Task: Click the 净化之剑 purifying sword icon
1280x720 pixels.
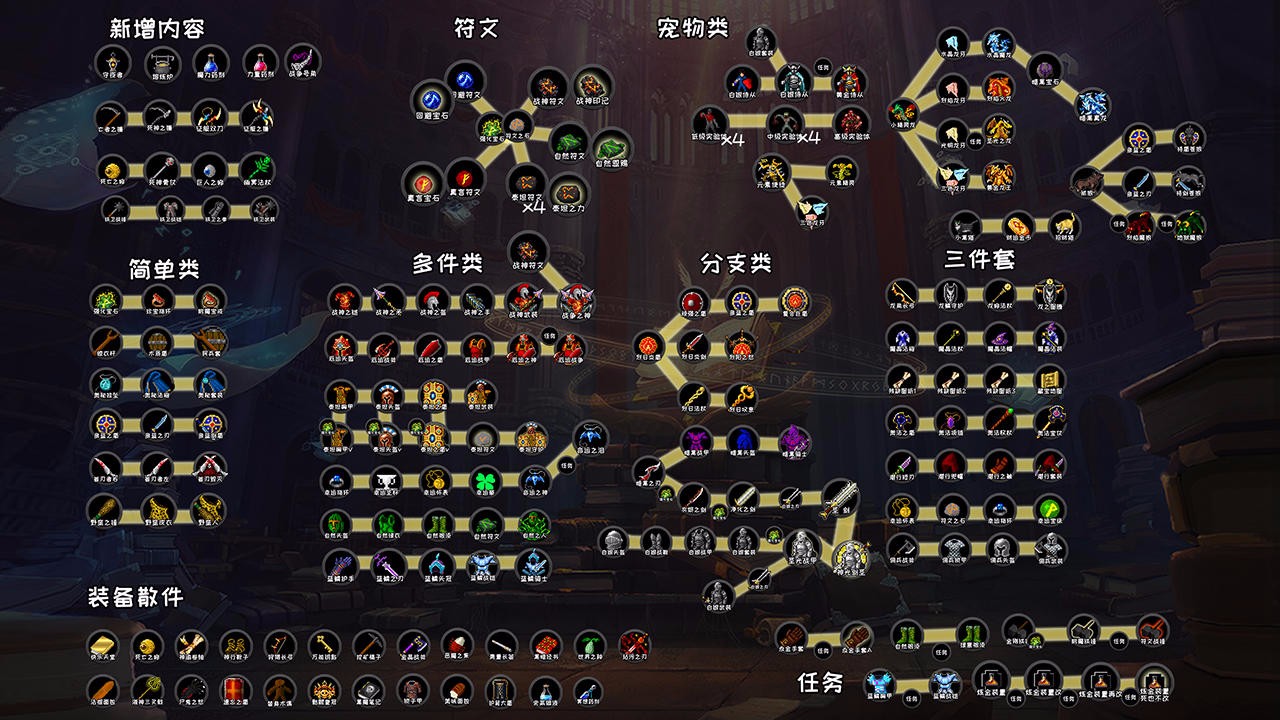Action: click(744, 498)
